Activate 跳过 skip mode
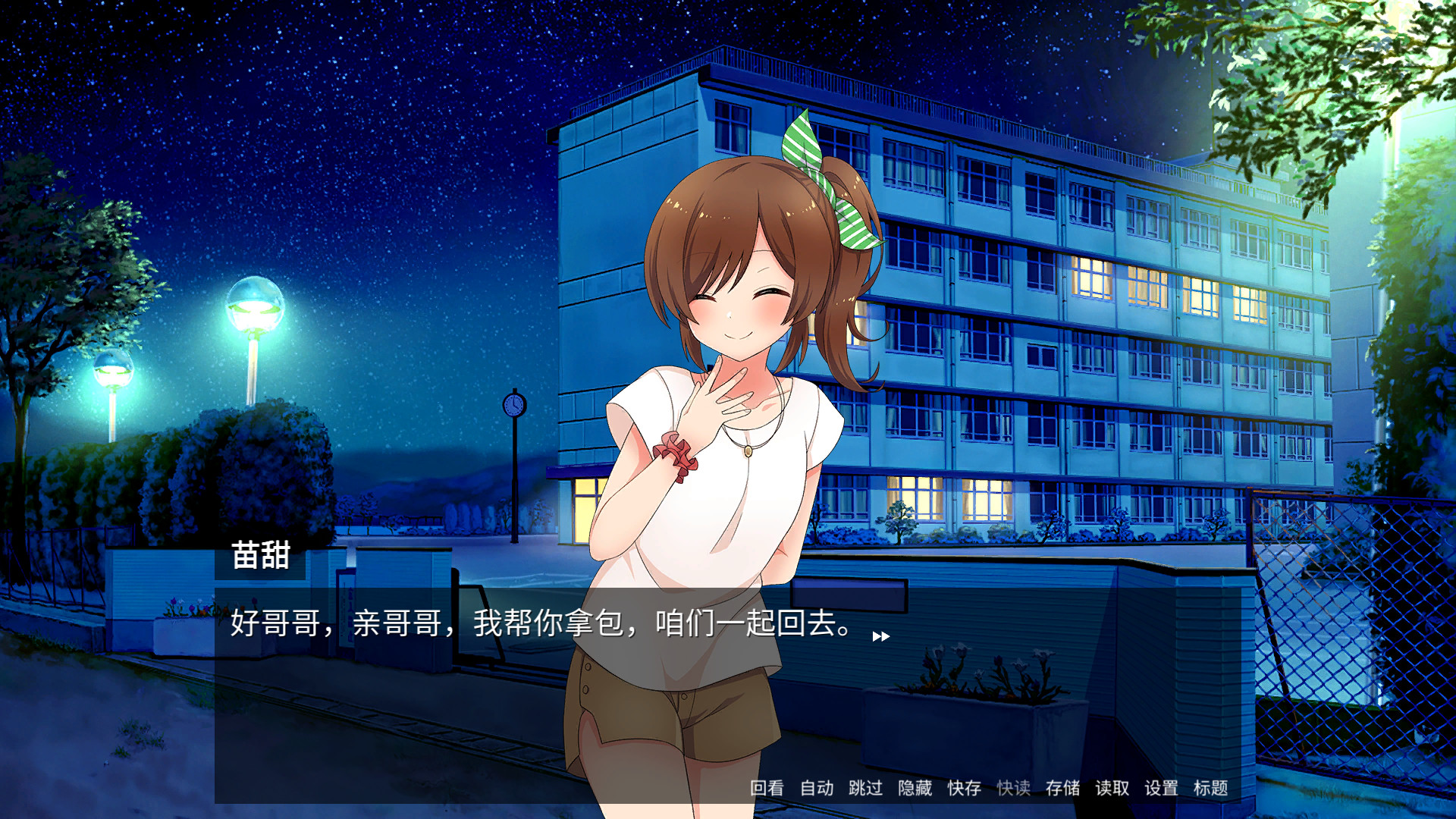This screenshot has height=819, width=1456. (x=864, y=789)
